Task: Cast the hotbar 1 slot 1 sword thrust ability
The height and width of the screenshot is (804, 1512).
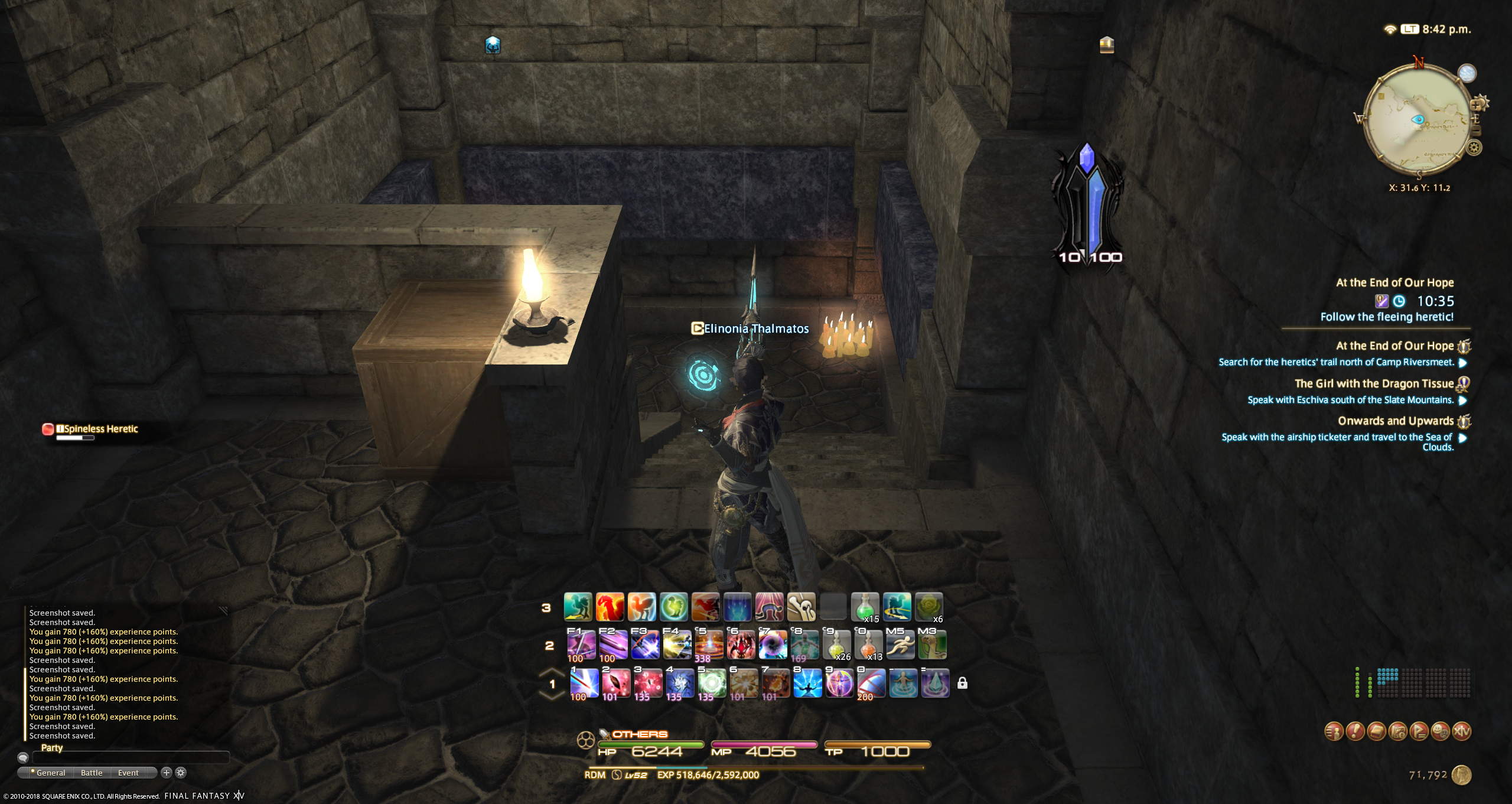Action: (x=584, y=683)
